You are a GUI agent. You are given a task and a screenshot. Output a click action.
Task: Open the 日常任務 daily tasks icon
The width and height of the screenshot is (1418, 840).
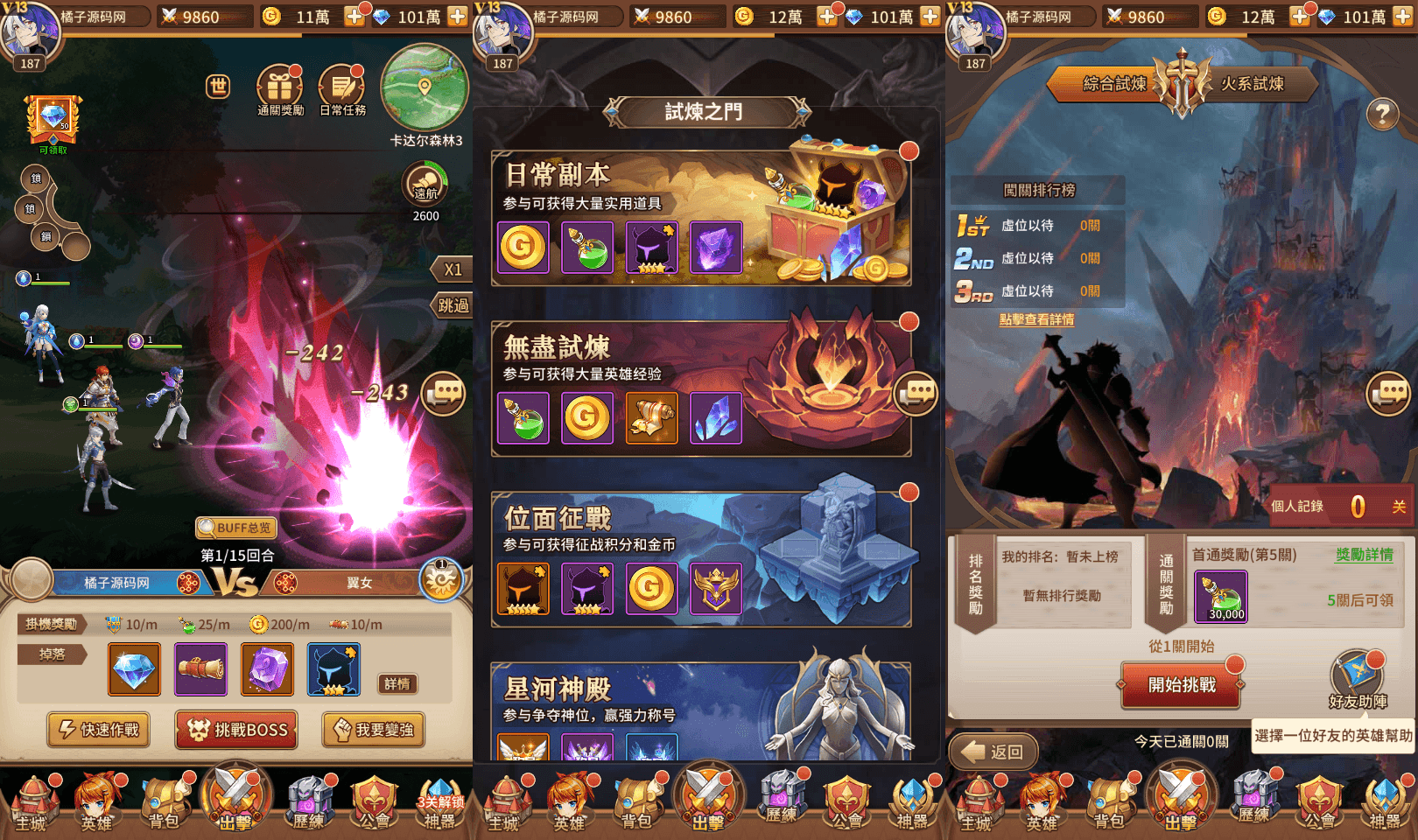pos(340,85)
